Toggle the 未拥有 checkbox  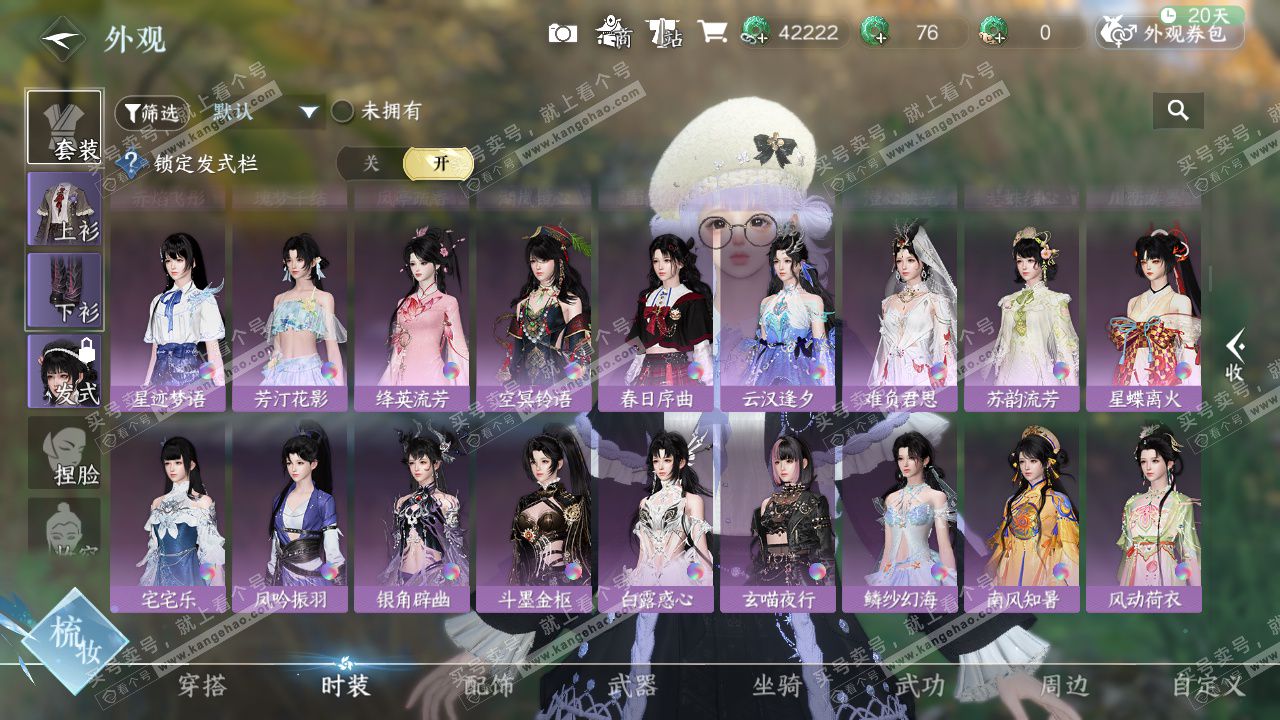(343, 111)
